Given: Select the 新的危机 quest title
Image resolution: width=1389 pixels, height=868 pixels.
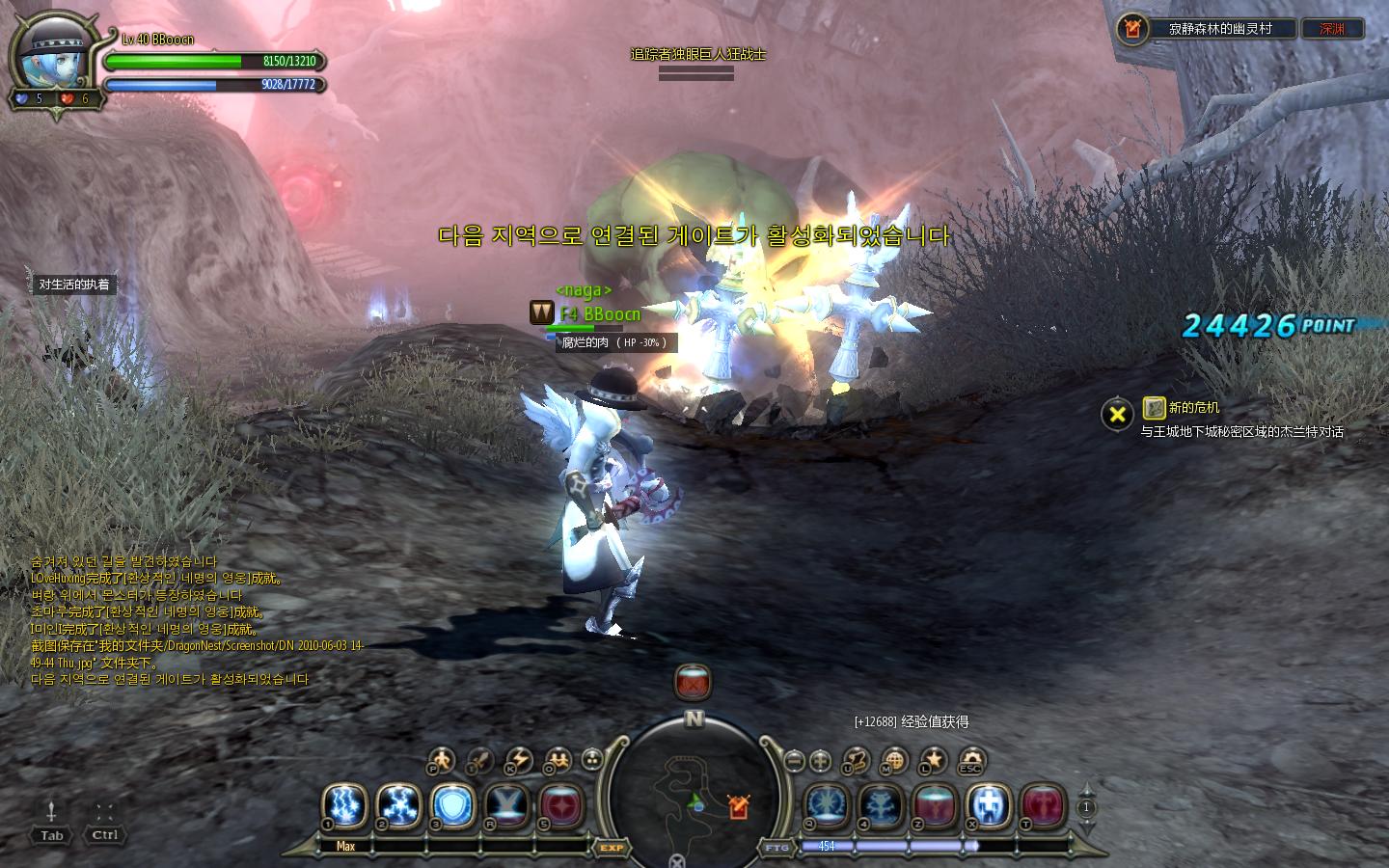Looking at the screenshot, I should (1193, 408).
